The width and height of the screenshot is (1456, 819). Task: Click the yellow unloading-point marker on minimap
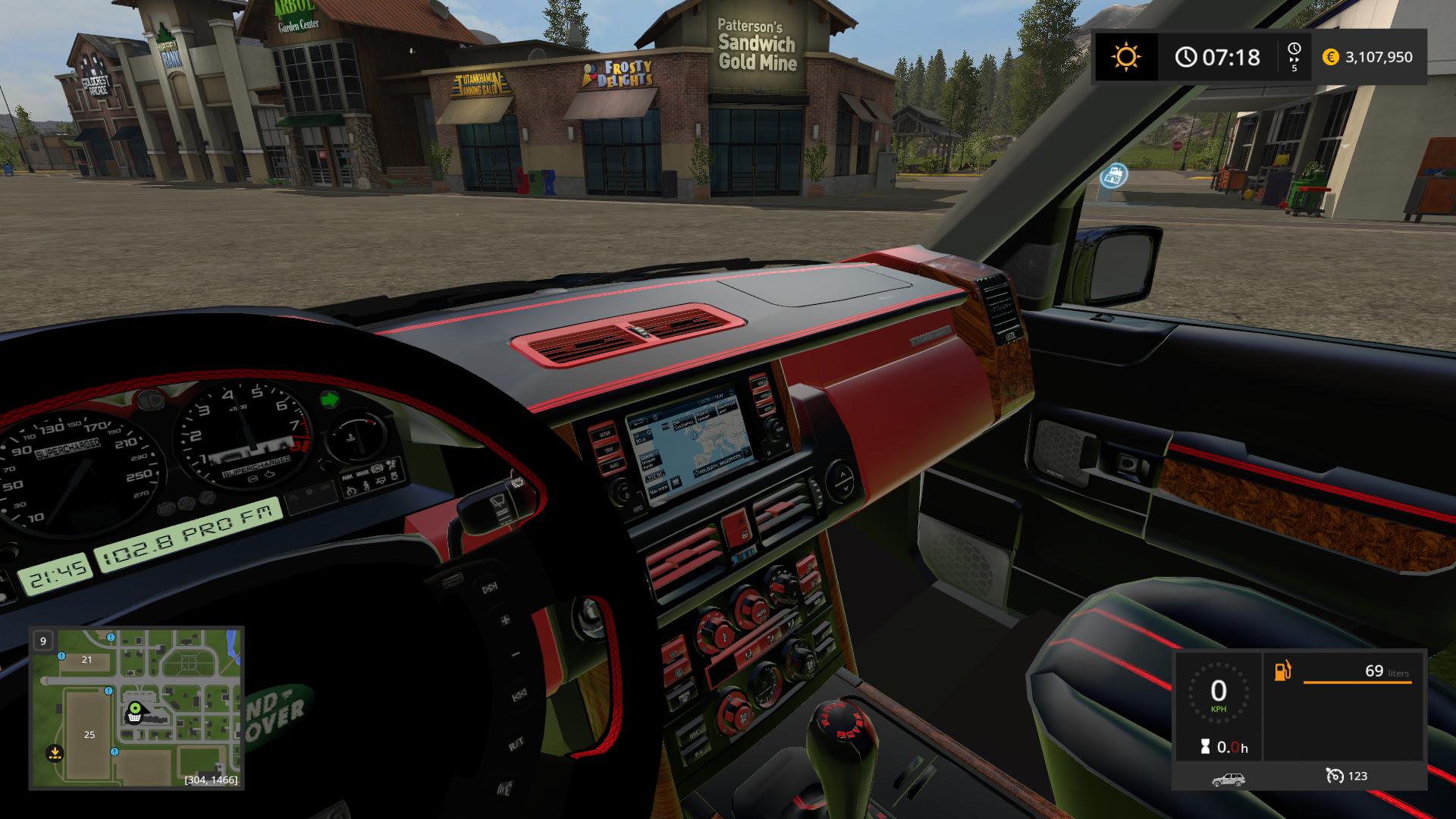[x=54, y=753]
